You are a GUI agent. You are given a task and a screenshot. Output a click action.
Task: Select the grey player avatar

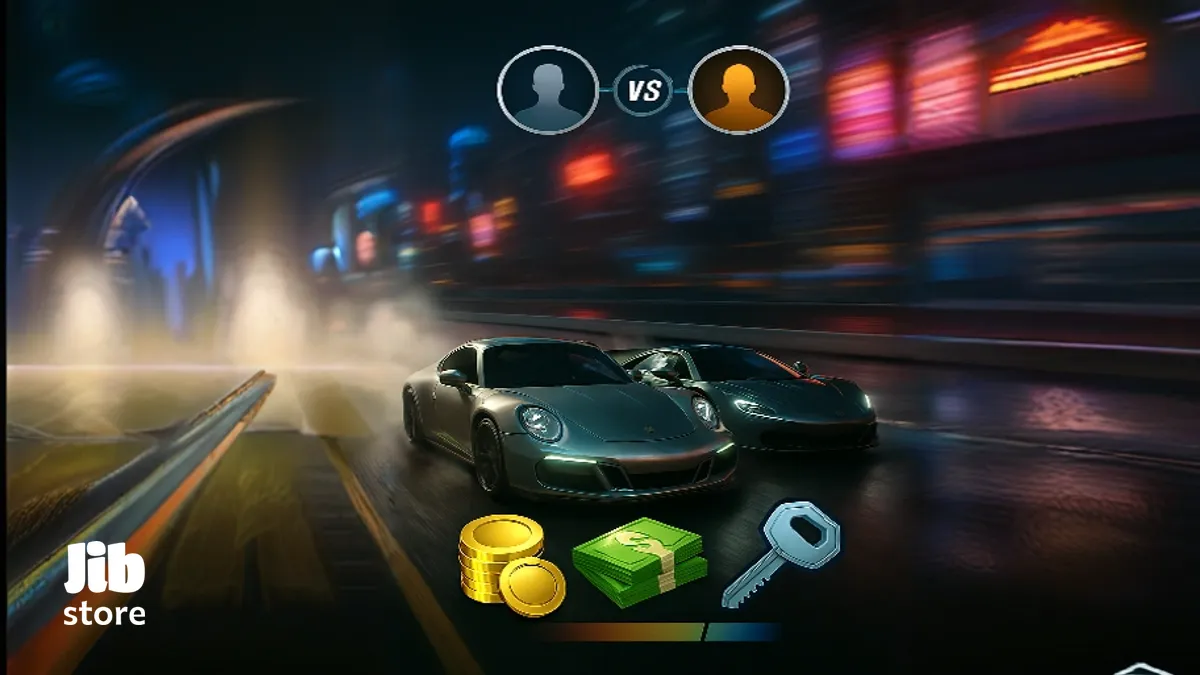547,90
